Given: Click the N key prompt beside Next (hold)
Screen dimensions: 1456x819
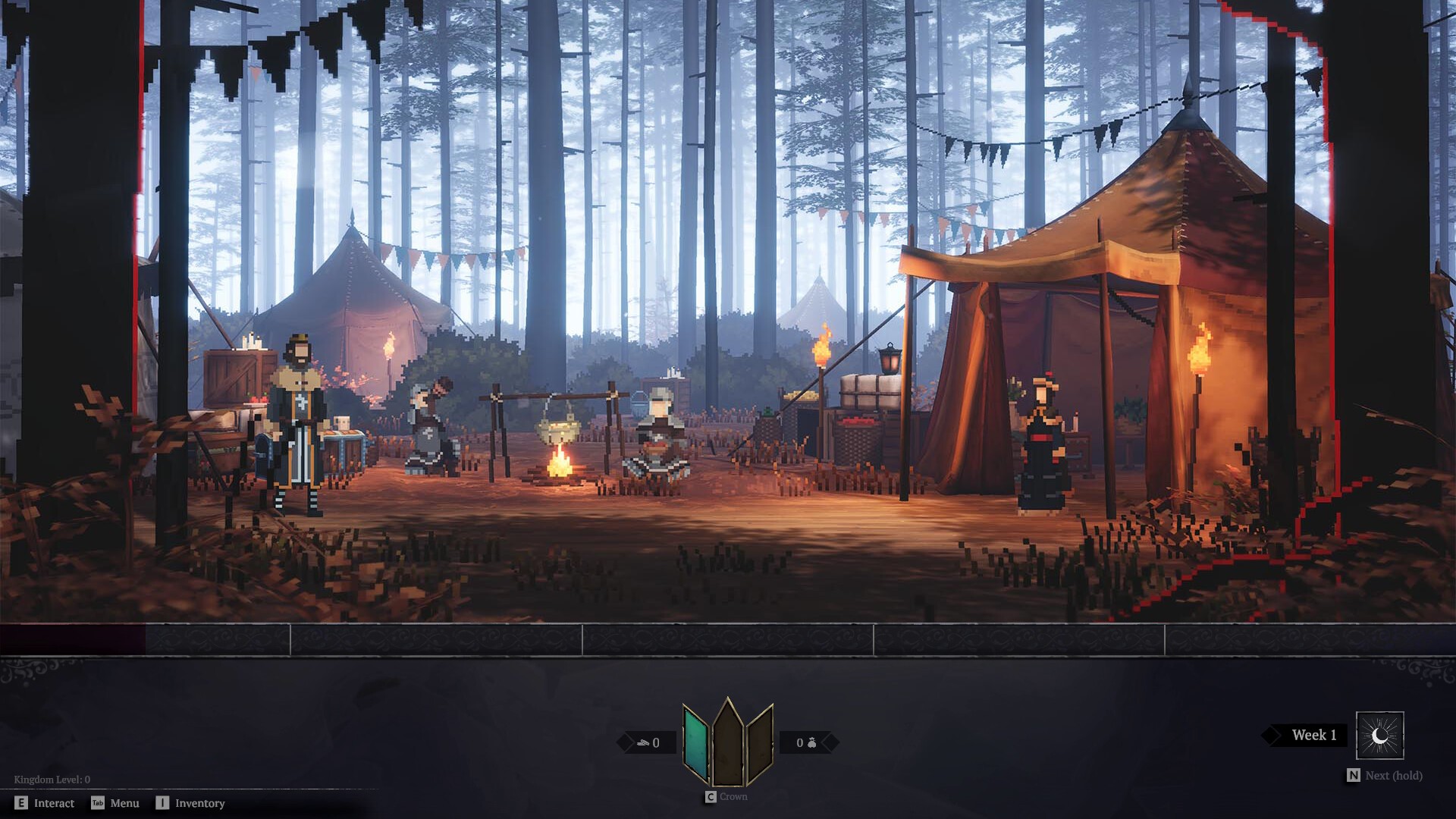Looking at the screenshot, I should [1353, 776].
